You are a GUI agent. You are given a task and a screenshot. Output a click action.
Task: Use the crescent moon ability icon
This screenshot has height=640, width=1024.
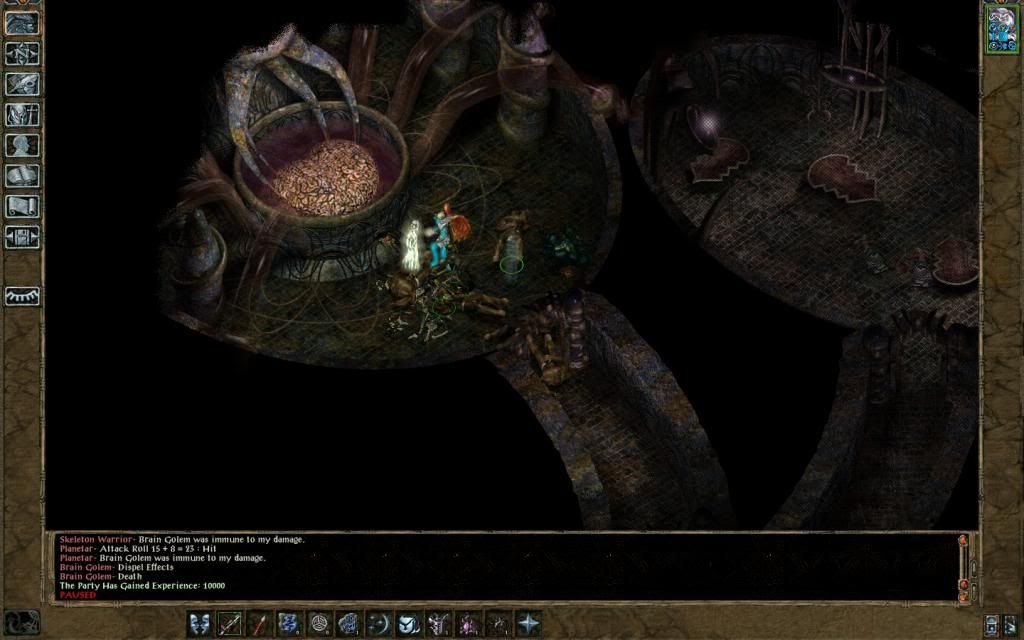(378, 624)
